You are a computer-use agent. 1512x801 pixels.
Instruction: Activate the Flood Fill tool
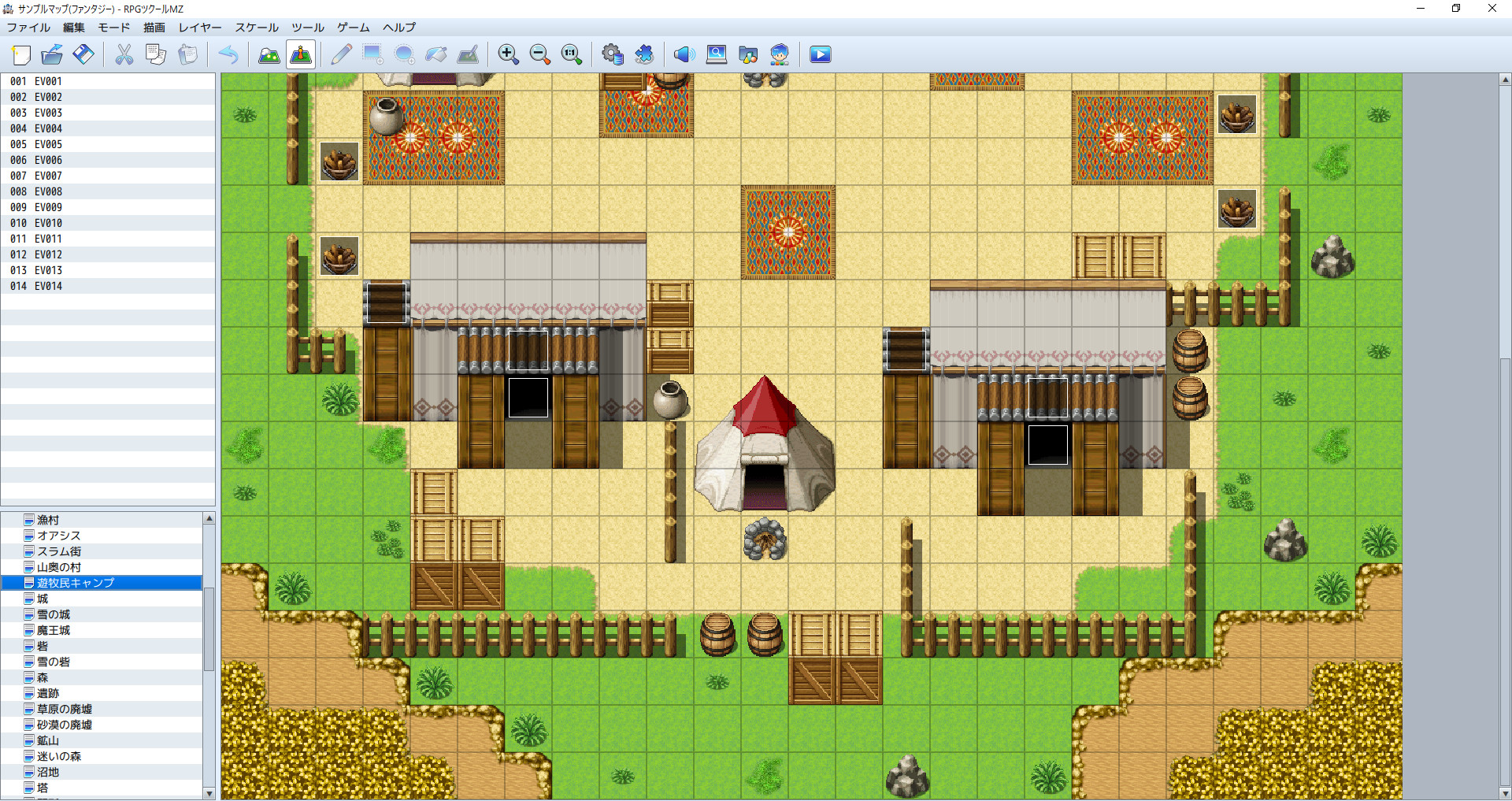(435, 54)
